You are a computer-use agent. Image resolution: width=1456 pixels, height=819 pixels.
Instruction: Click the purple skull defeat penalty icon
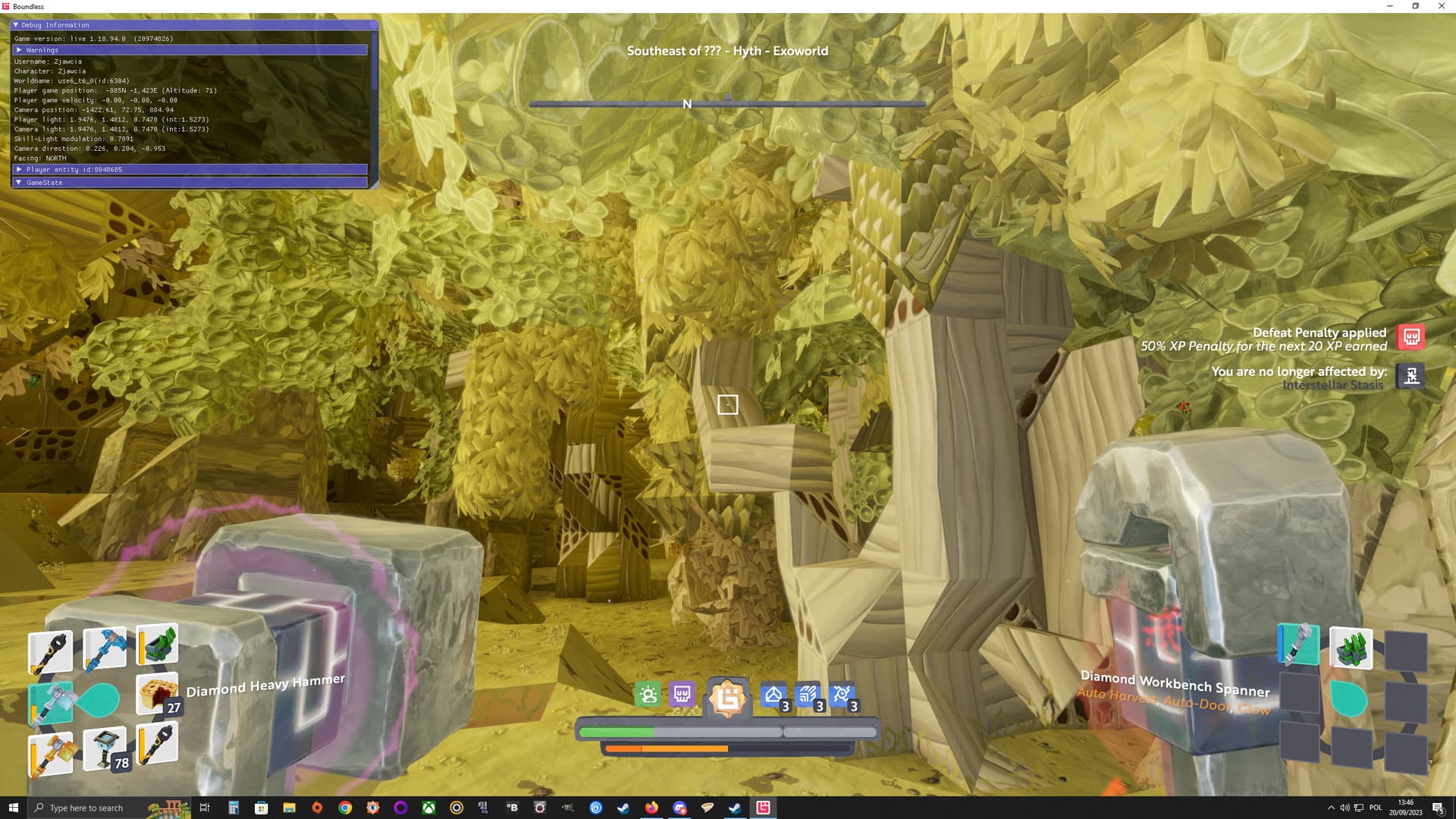point(682,695)
